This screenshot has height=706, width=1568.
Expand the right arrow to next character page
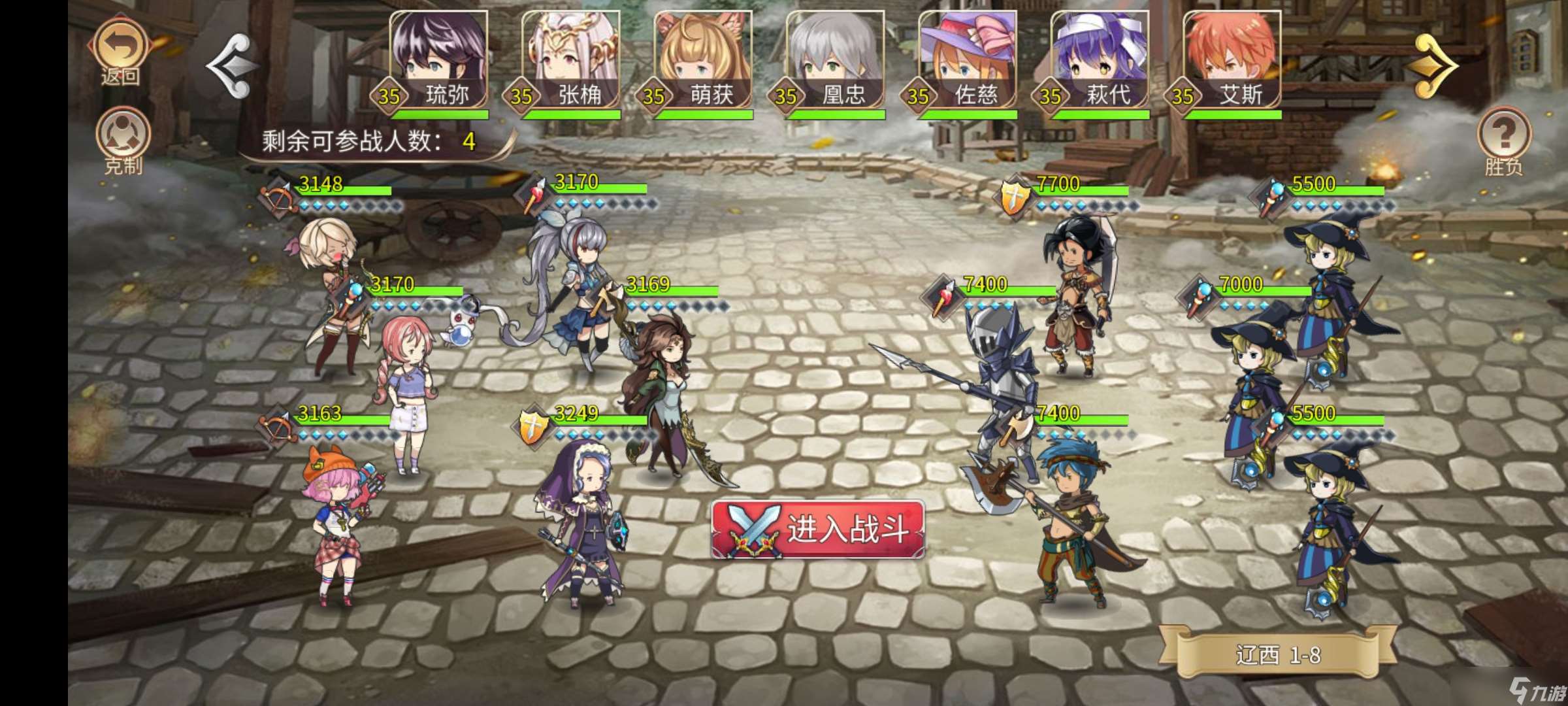point(1433,65)
